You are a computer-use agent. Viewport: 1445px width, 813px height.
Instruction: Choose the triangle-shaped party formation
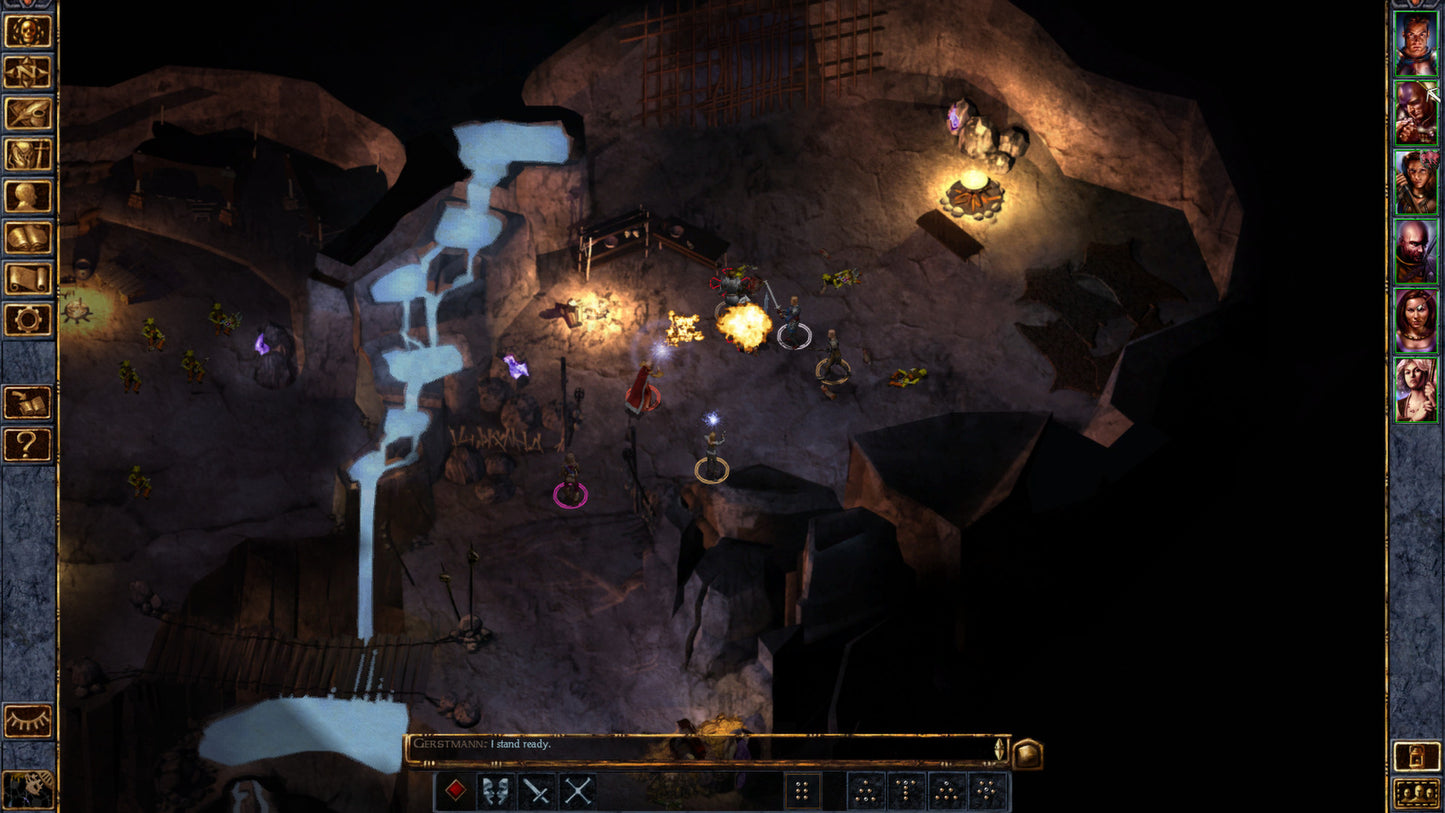(x=948, y=791)
